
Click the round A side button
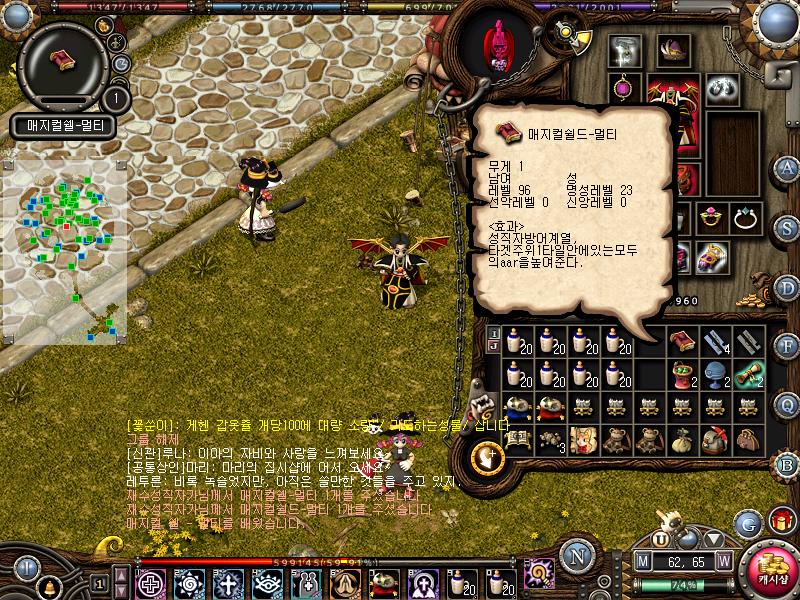787,168
